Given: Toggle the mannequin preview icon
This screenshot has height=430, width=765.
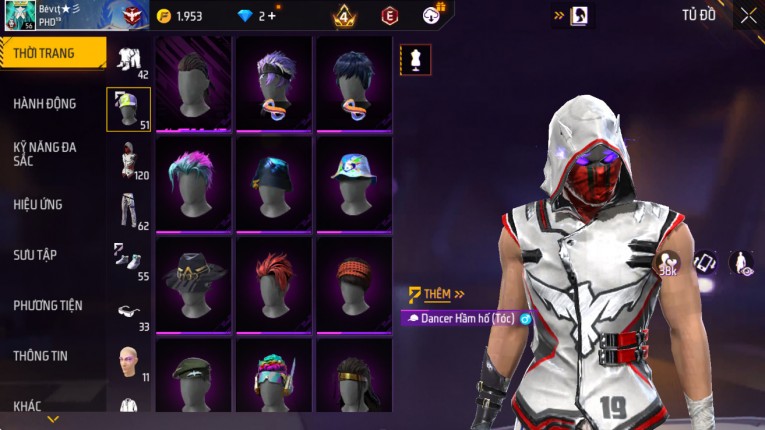Looking at the screenshot, I should [416, 60].
